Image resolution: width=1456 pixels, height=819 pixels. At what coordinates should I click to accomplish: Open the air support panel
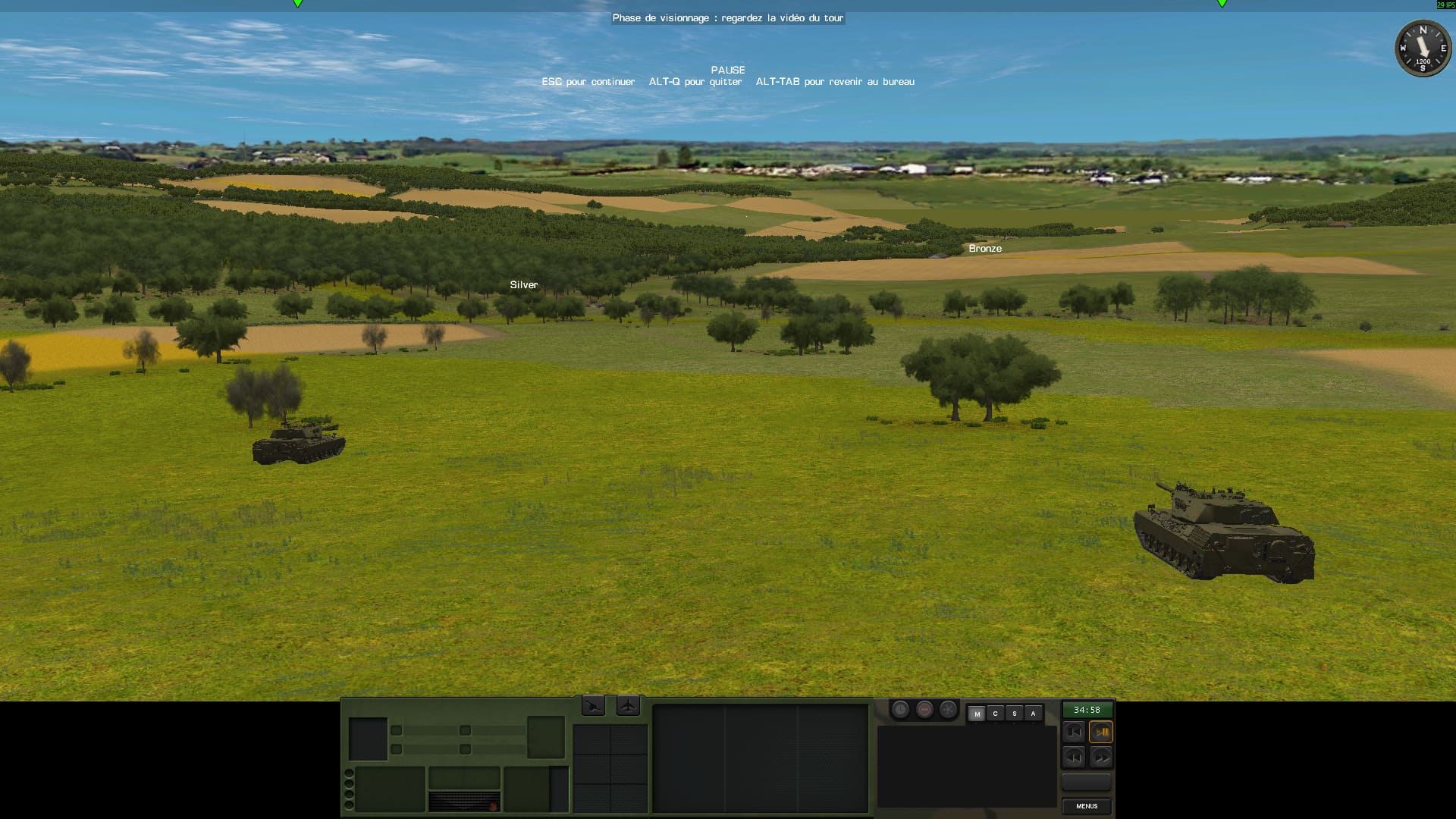coord(628,707)
